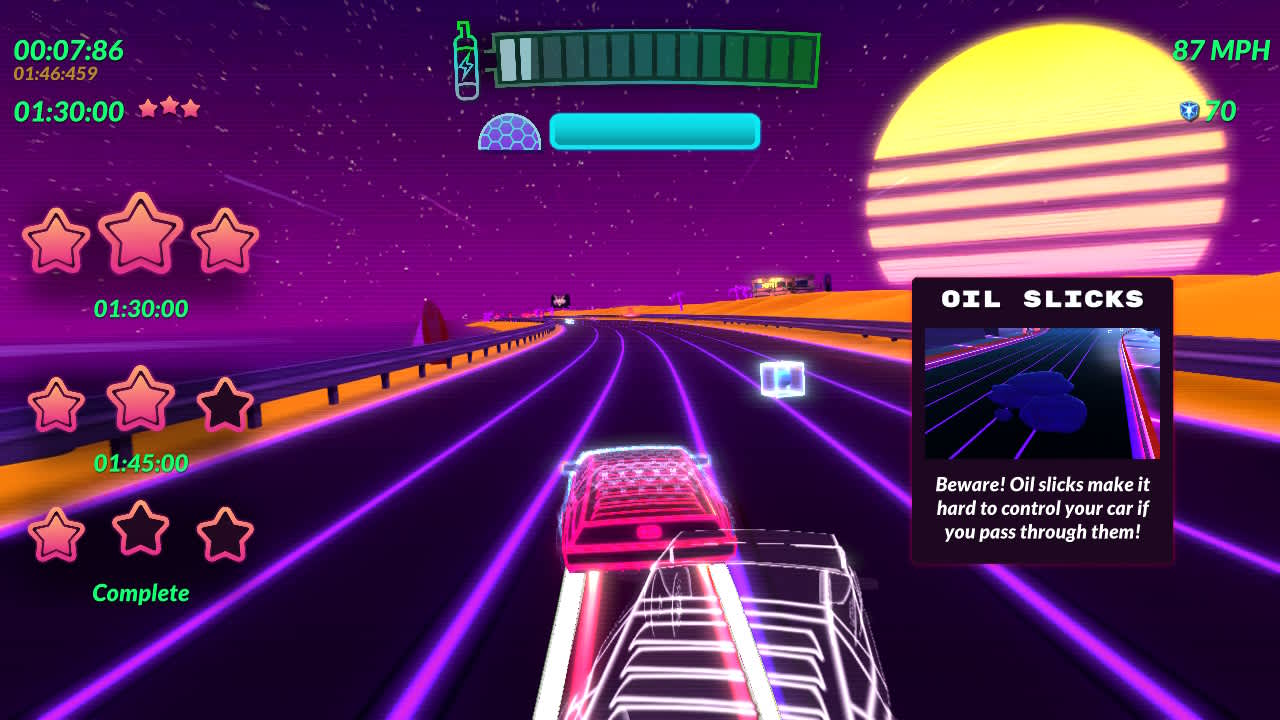Click the star badge next to 70
1280x720 pixels.
point(1191,111)
